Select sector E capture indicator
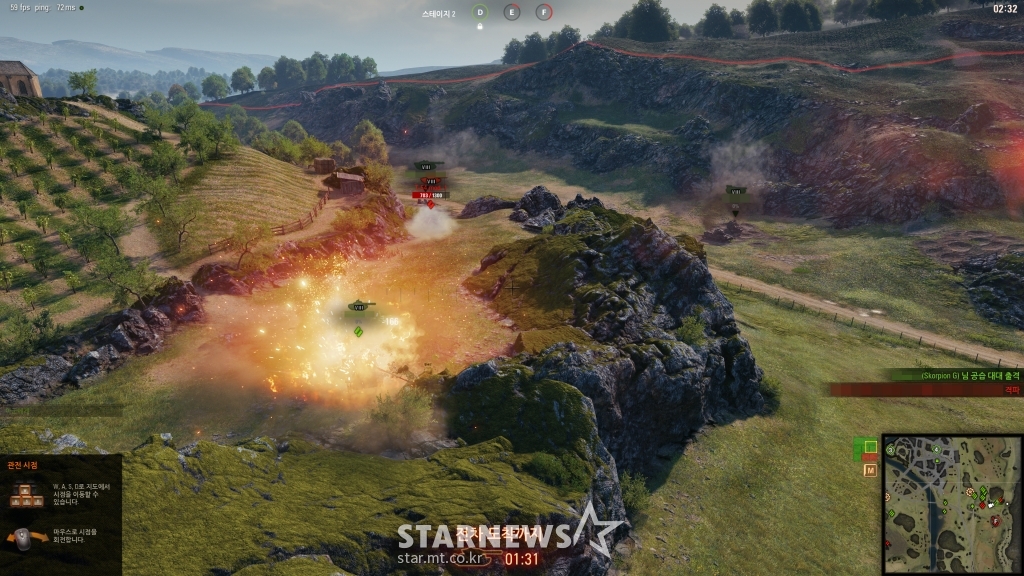 pyautogui.click(x=512, y=12)
